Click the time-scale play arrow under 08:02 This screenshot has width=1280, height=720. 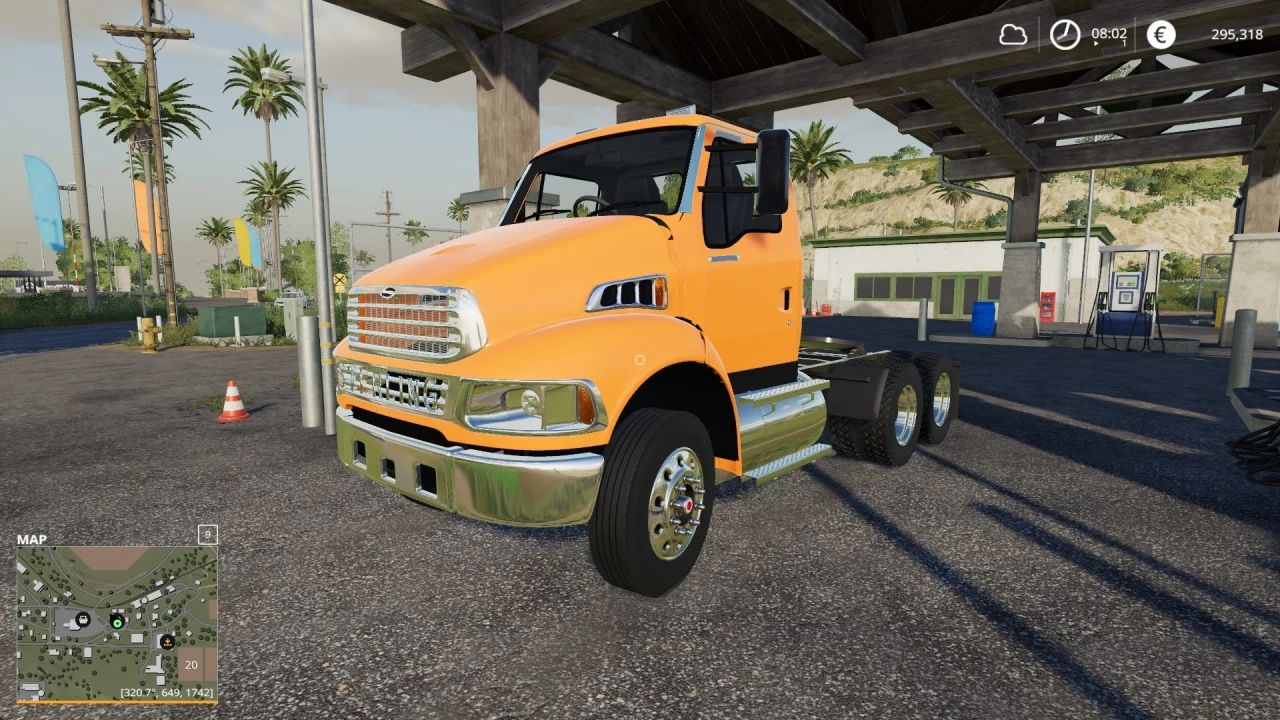click(x=1096, y=43)
